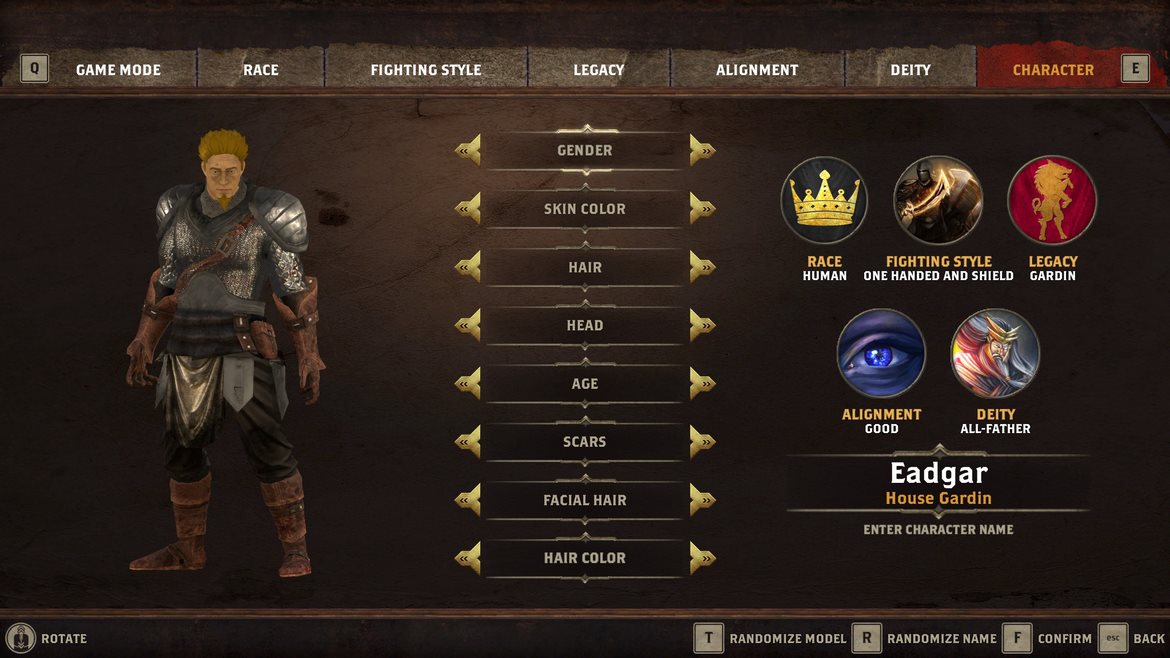Select the Legacy tab
This screenshot has width=1170, height=658.
599,70
